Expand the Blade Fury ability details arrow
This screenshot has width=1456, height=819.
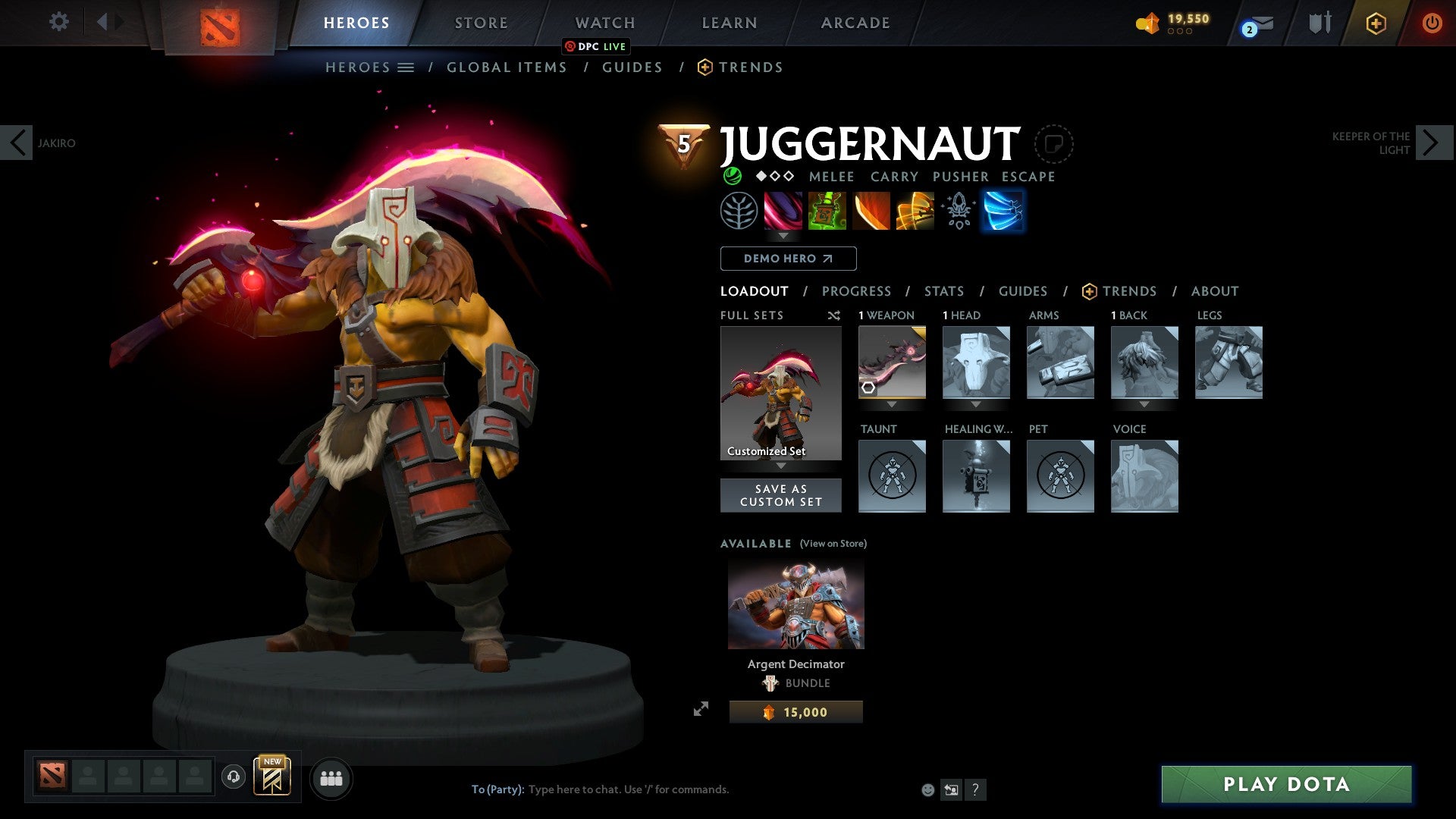tap(783, 237)
